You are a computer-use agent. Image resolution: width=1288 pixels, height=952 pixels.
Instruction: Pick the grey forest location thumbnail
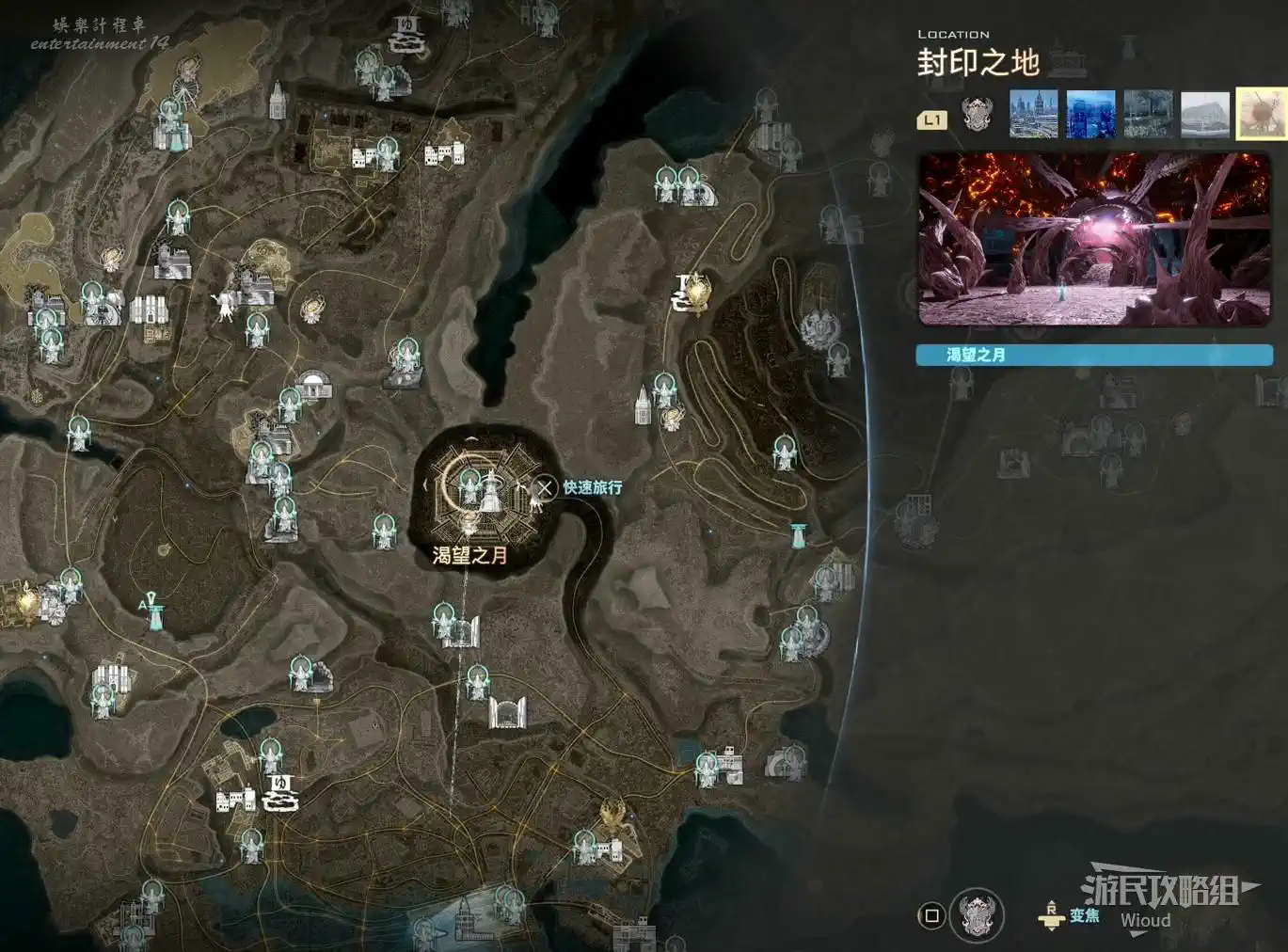[x=1148, y=114]
